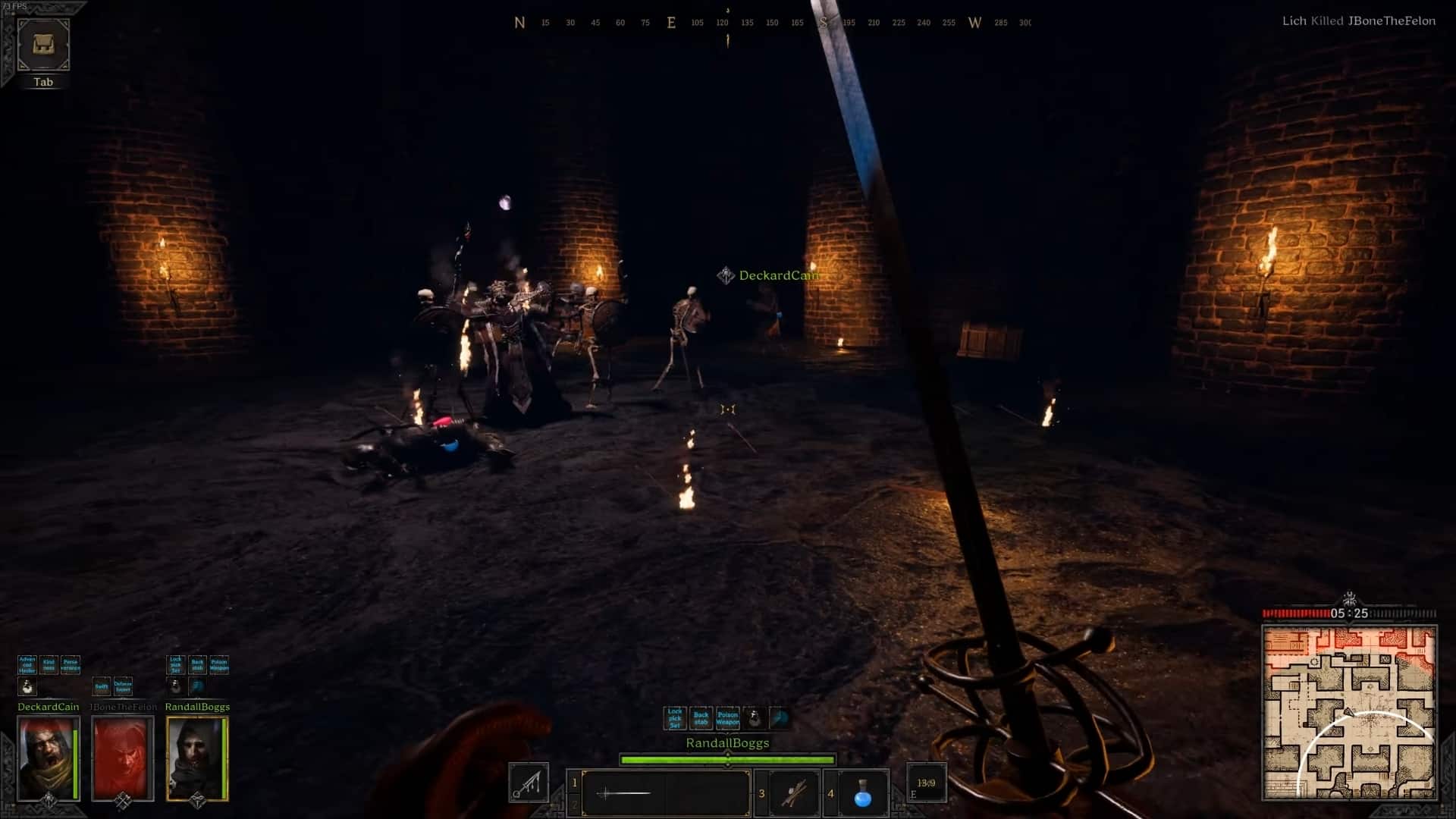Select the dripping sword weapon-coating icon near hotbar
The image size is (1456, 819).
[529, 784]
